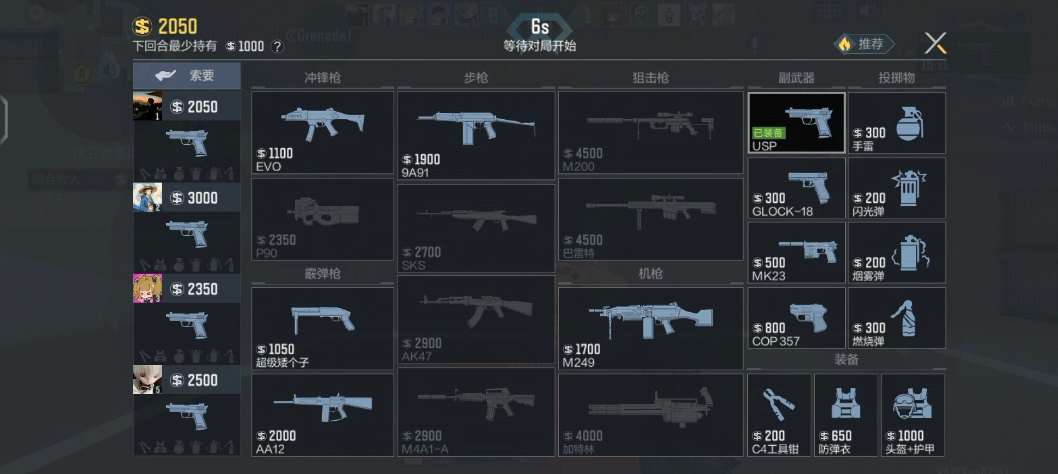The height and width of the screenshot is (474, 1058).
Task: Open the 推荐 recommended loadout
Action: click(864, 44)
